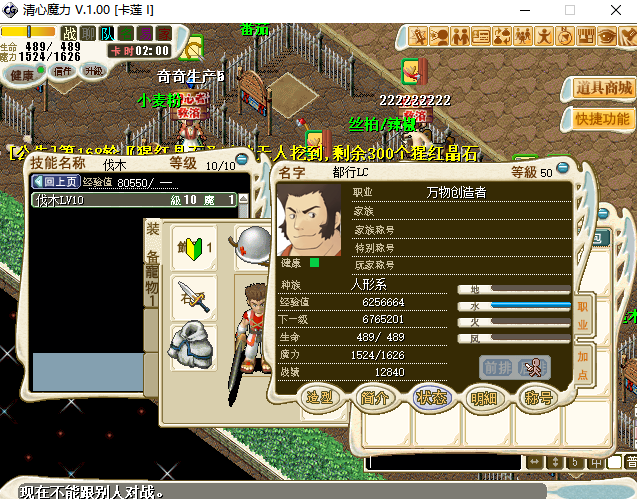Show the 明細 details tab

[483, 397]
